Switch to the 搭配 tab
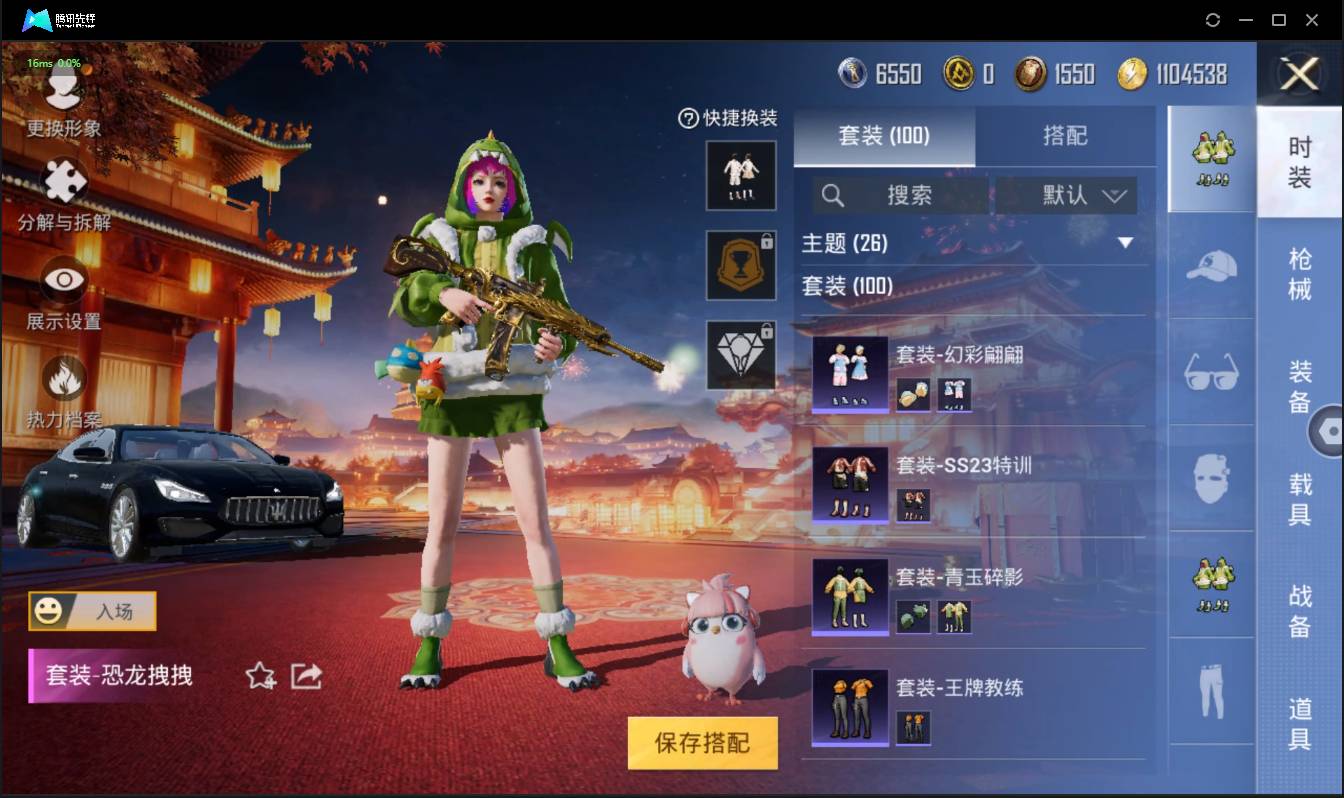The height and width of the screenshot is (798, 1344). pyautogui.click(x=1066, y=137)
